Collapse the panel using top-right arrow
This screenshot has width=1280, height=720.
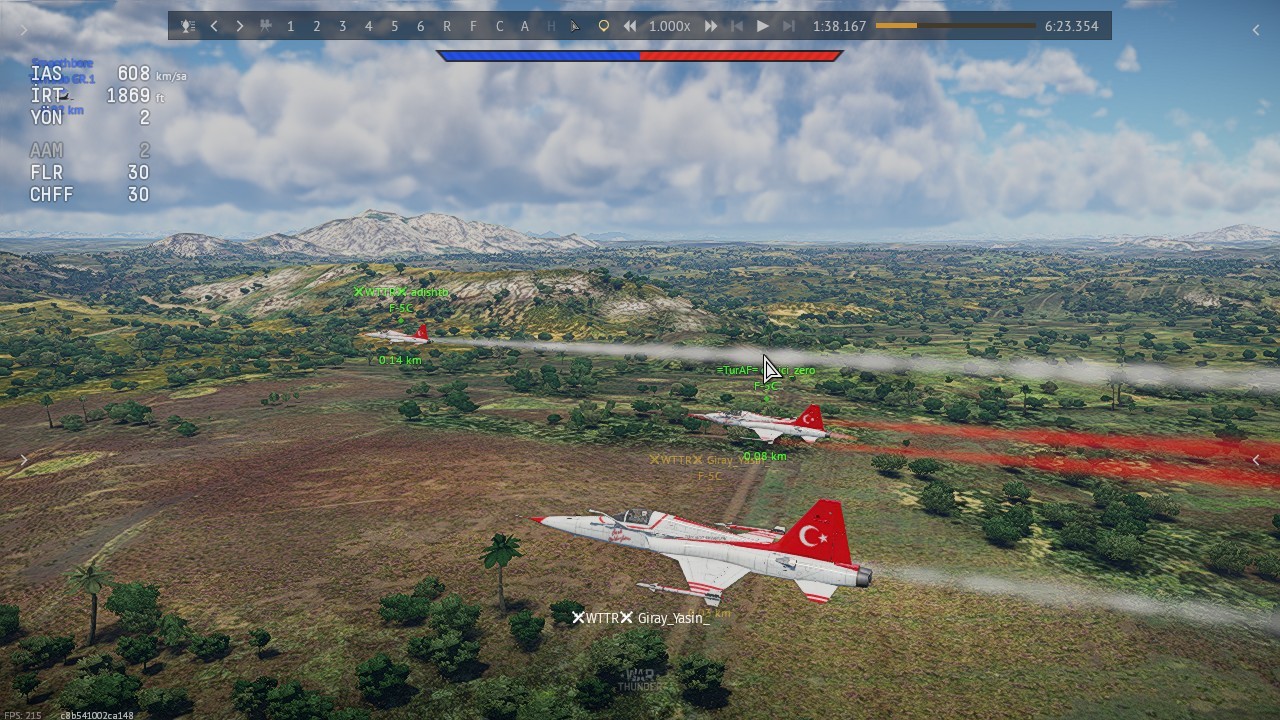(x=1256, y=30)
